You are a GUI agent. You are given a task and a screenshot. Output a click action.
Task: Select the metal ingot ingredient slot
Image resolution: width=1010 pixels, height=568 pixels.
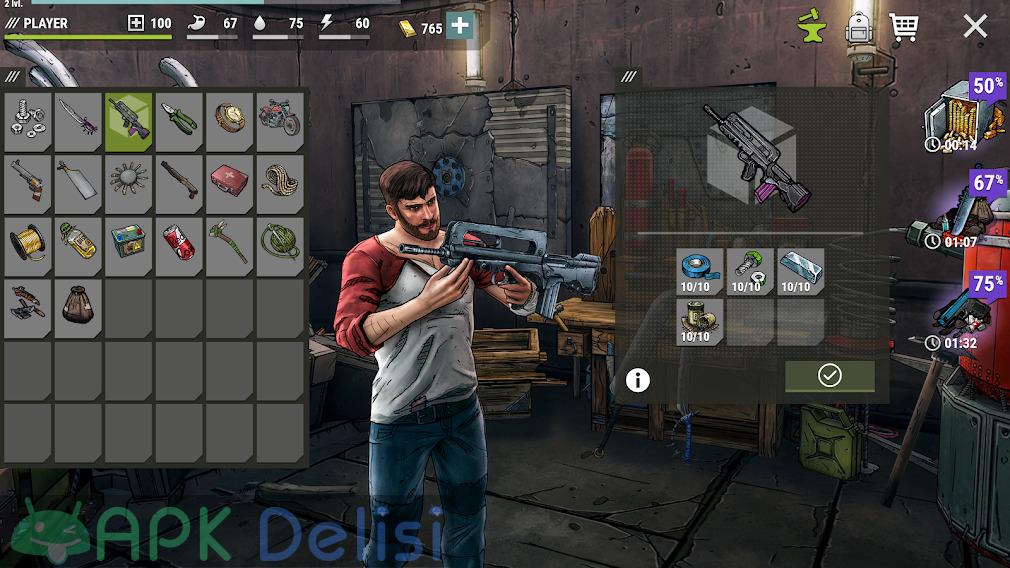pyautogui.click(x=800, y=271)
